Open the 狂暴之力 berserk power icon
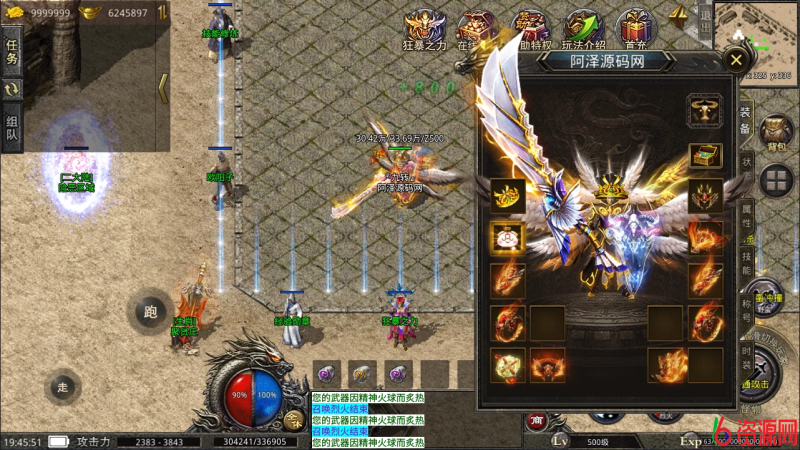 coord(425,30)
